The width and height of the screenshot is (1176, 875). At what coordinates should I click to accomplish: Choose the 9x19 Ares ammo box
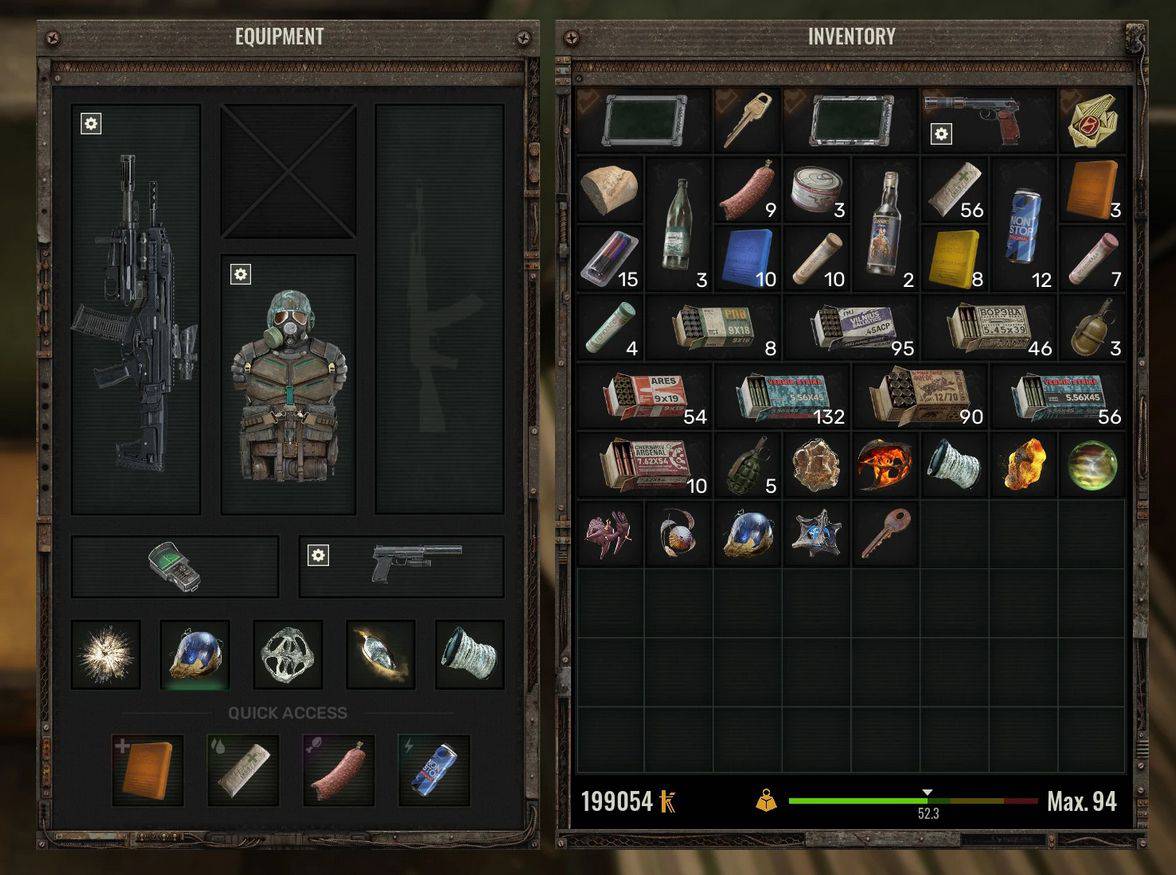point(644,396)
